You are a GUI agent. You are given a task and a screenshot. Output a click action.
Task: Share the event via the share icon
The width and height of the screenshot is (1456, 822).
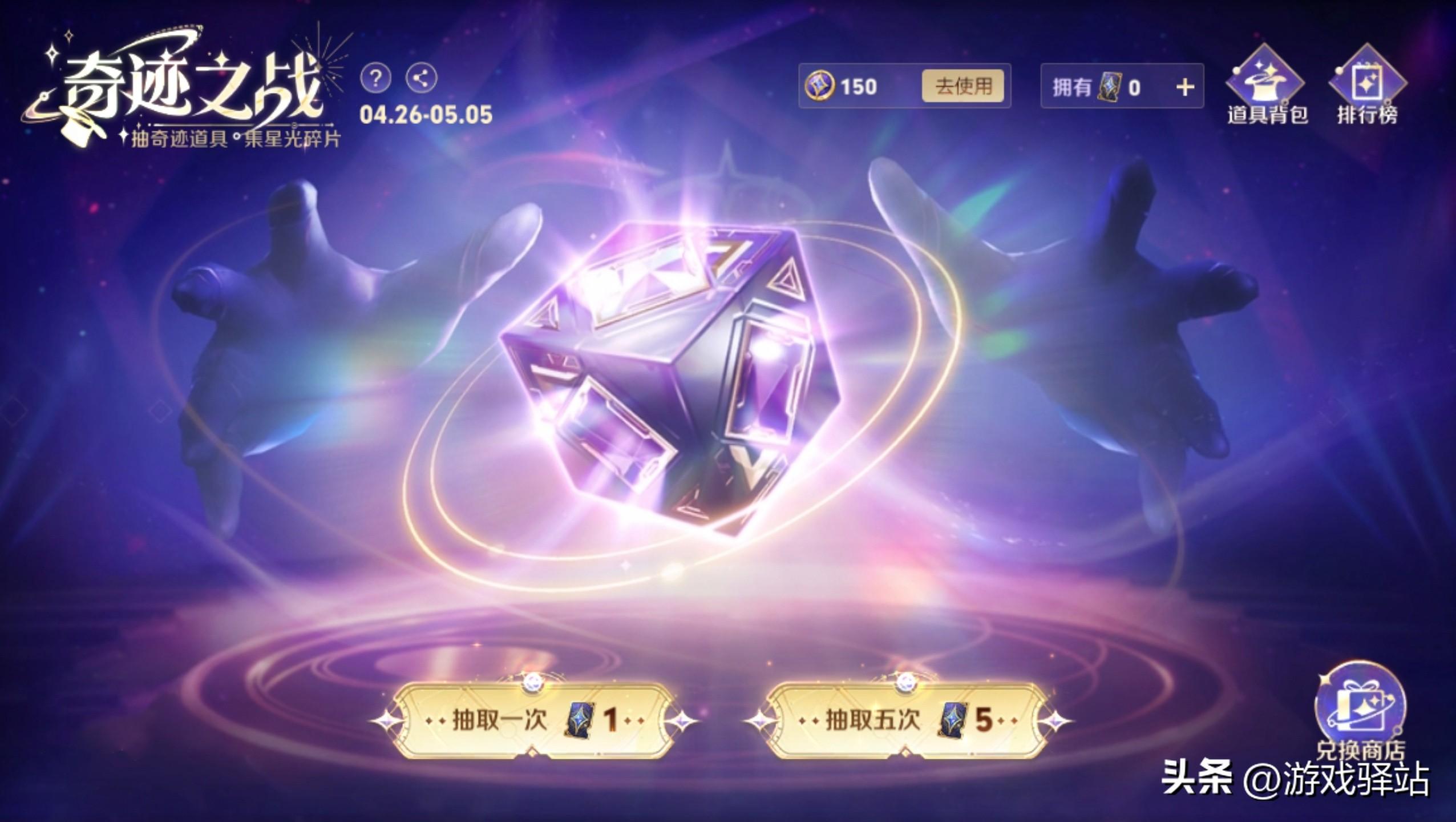(422, 79)
